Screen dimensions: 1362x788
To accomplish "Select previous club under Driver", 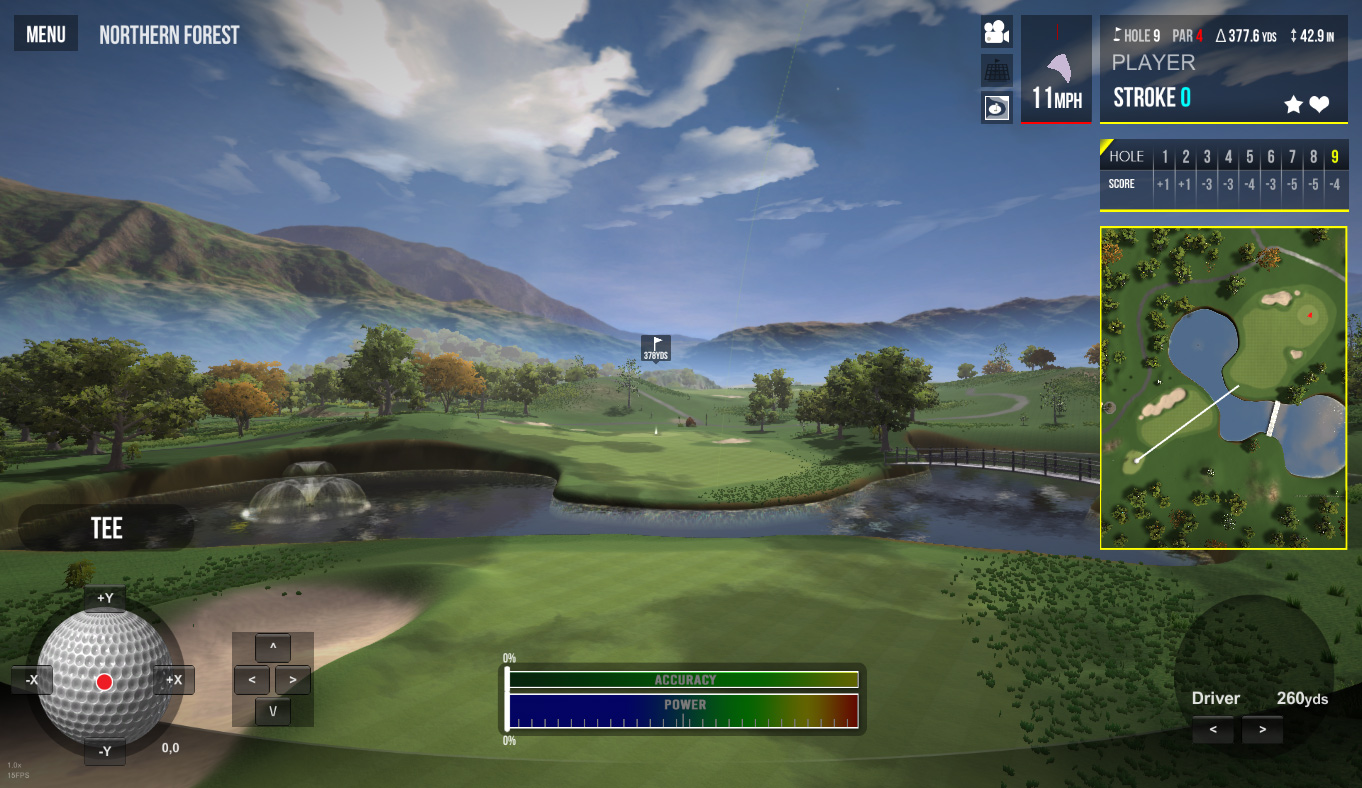I will [x=1213, y=730].
